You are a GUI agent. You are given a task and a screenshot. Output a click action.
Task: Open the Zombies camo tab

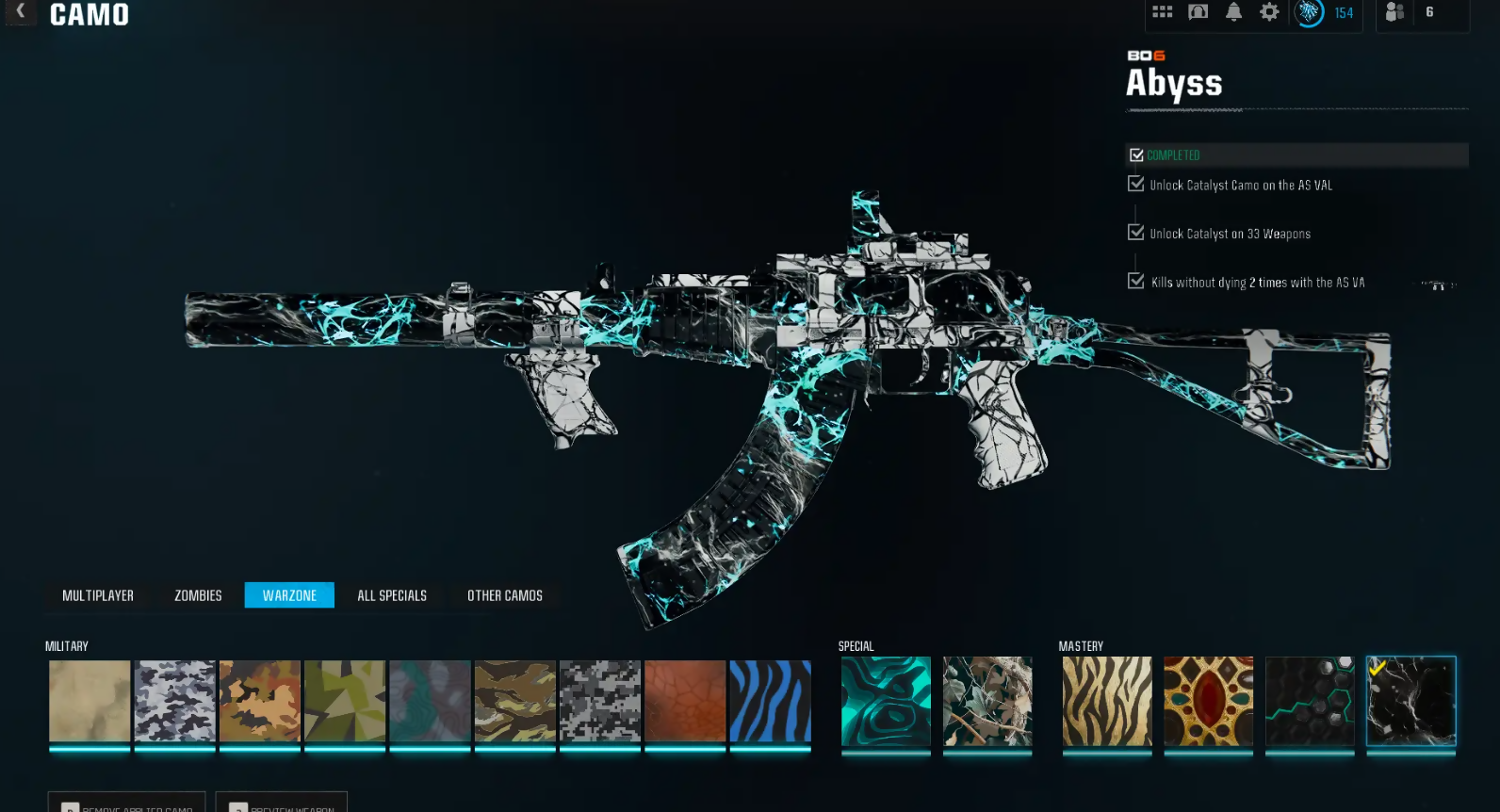coord(198,595)
